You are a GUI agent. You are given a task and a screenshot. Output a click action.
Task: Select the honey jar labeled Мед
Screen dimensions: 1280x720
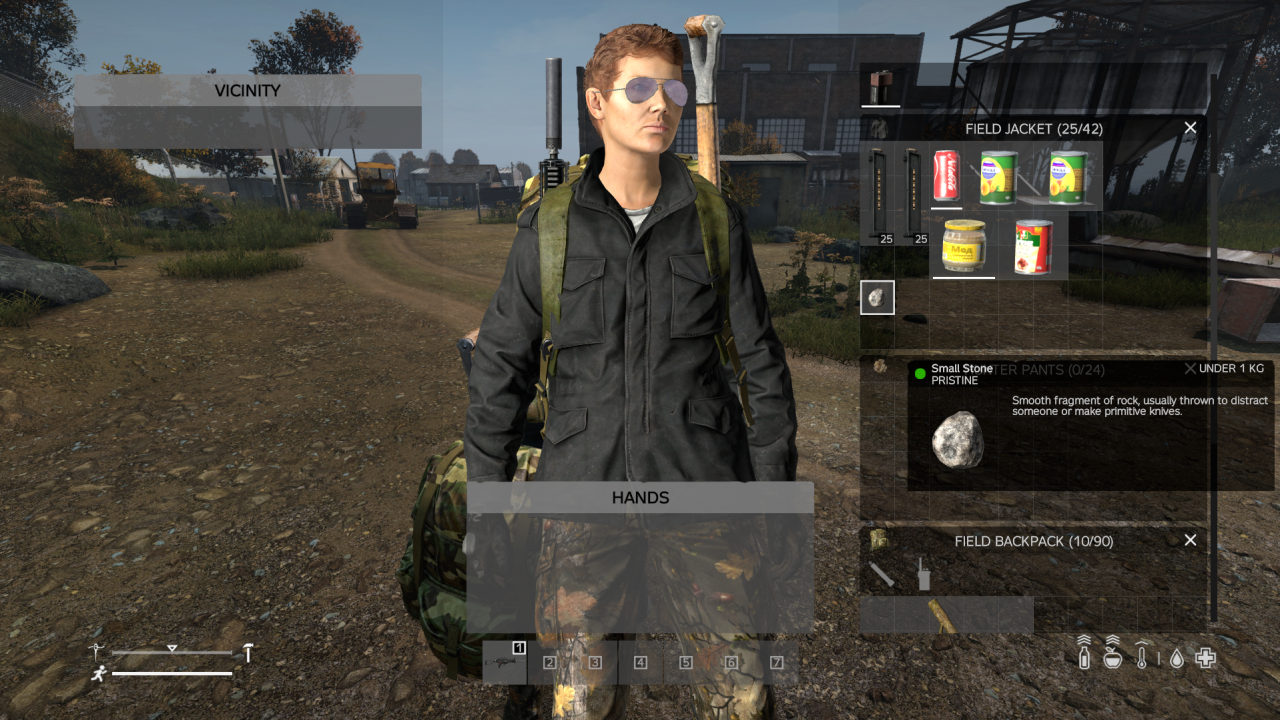tap(963, 245)
